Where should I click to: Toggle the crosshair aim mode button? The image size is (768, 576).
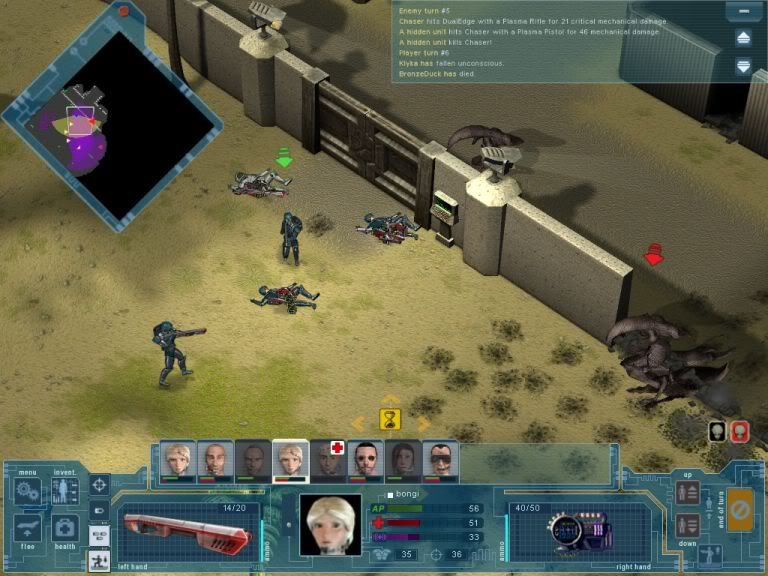[99, 486]
